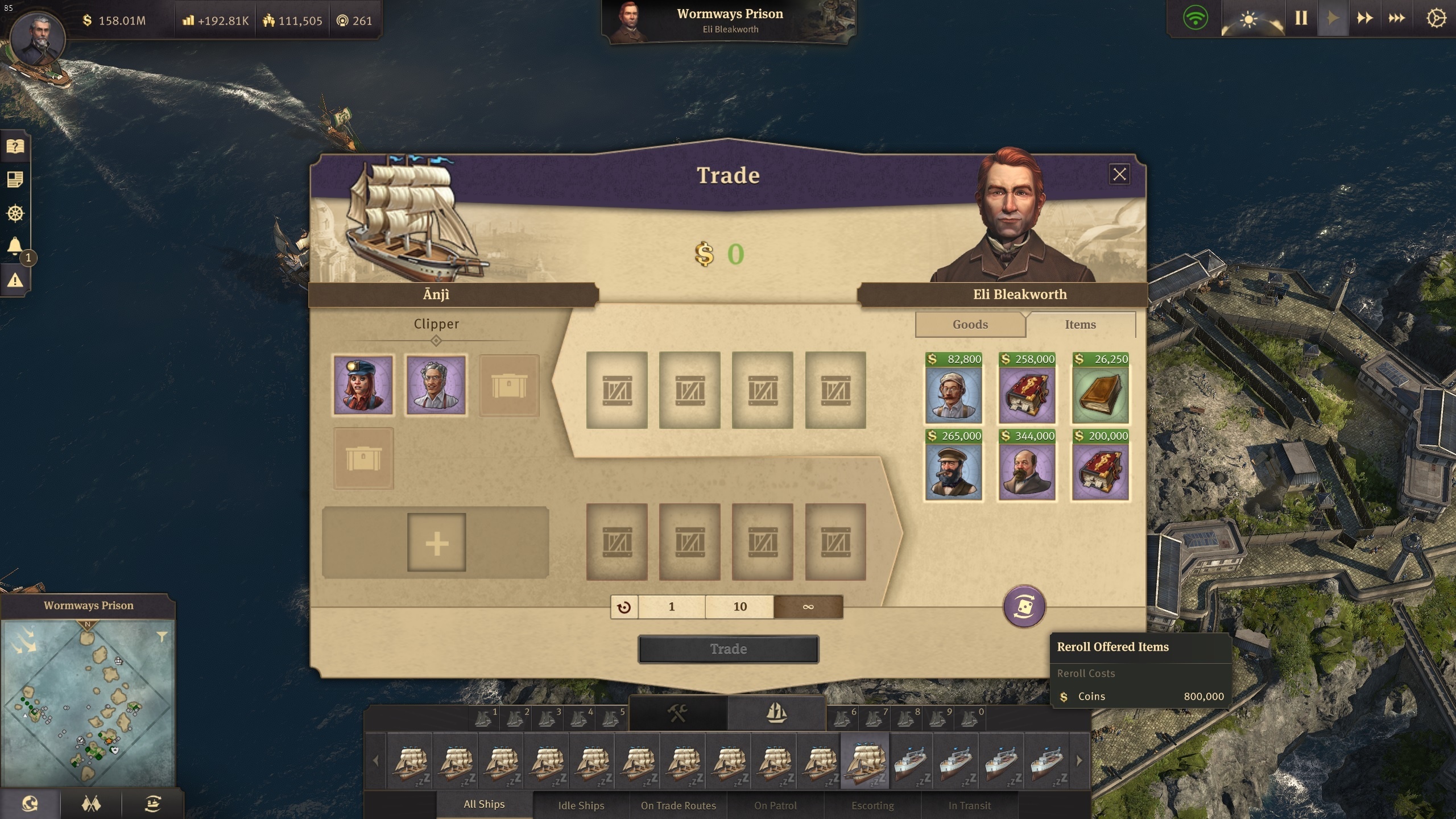
Task: Set game speed to fastest
Action: coord(1396,18)
